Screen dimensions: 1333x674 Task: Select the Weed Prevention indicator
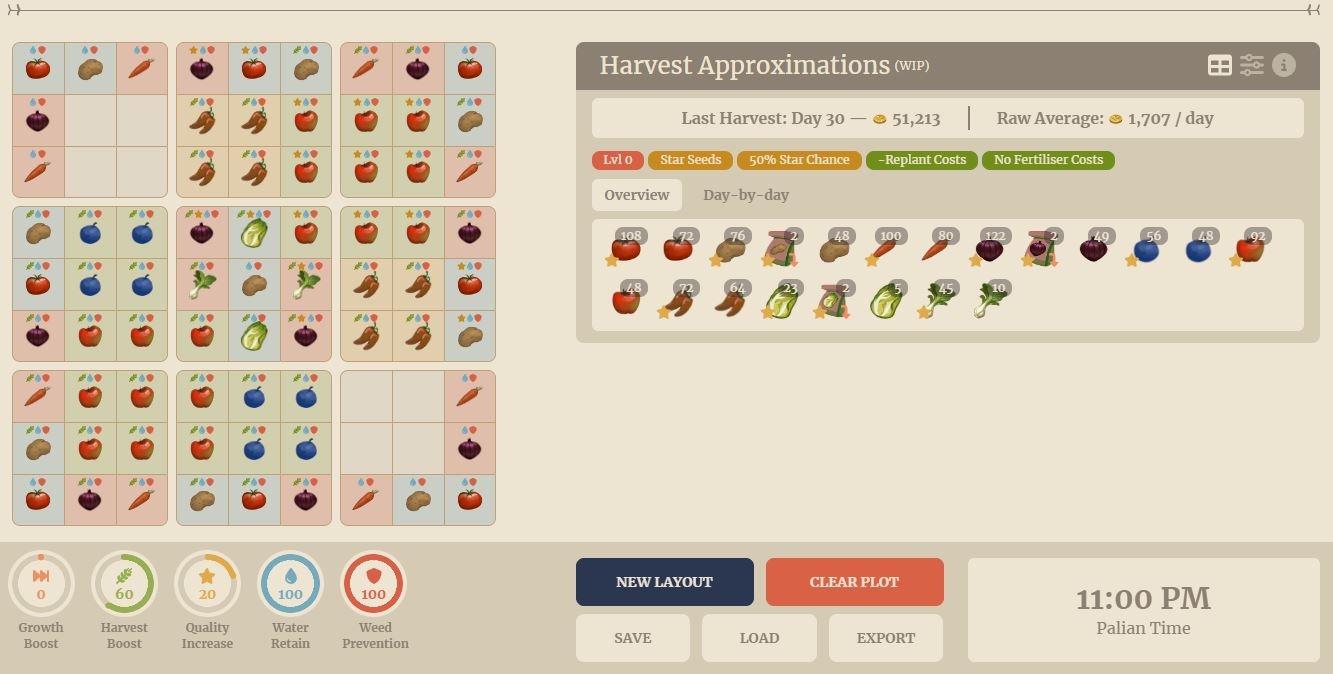(x=373, y=584)
